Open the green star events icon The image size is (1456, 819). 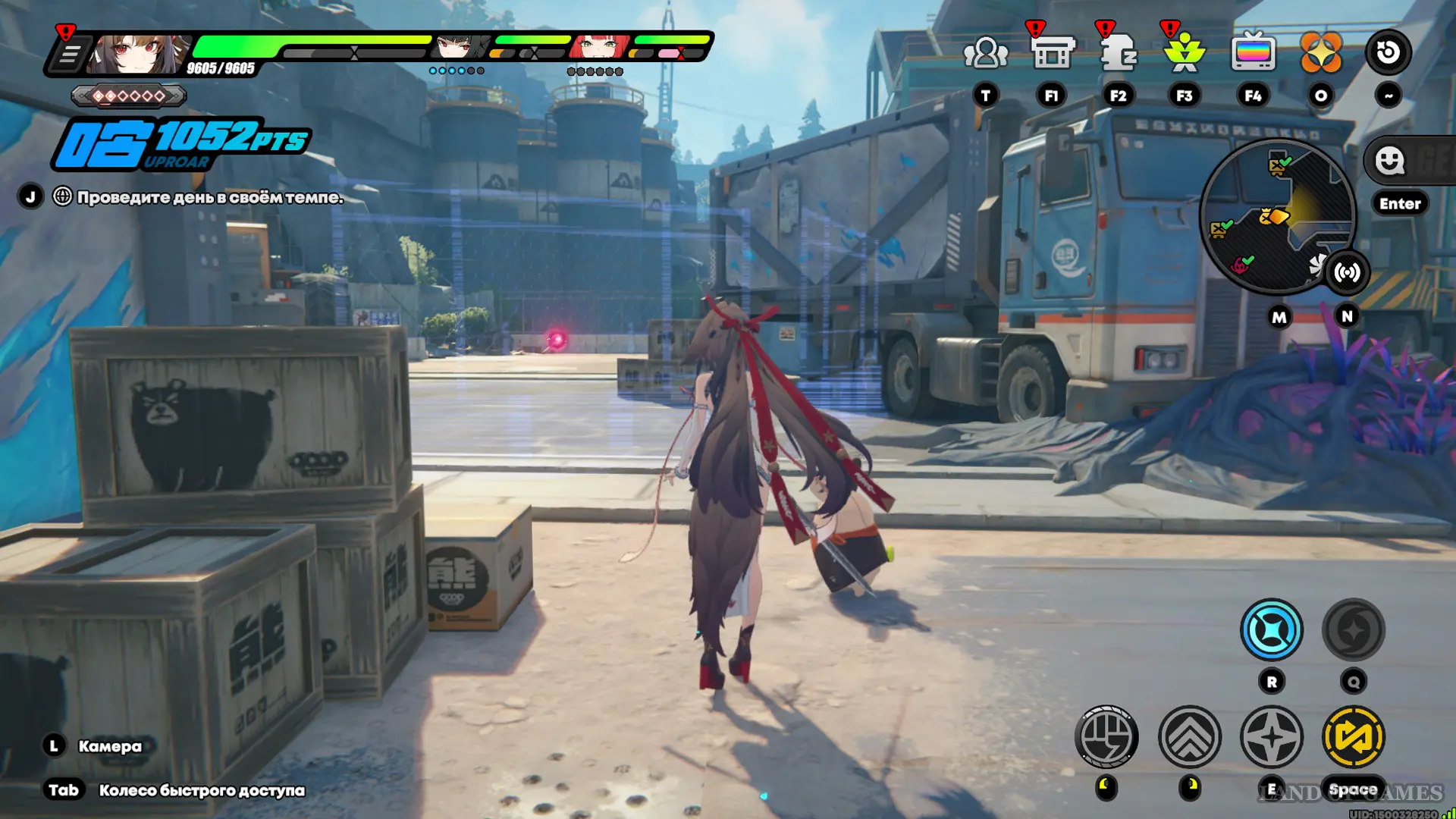point(1184,53)
